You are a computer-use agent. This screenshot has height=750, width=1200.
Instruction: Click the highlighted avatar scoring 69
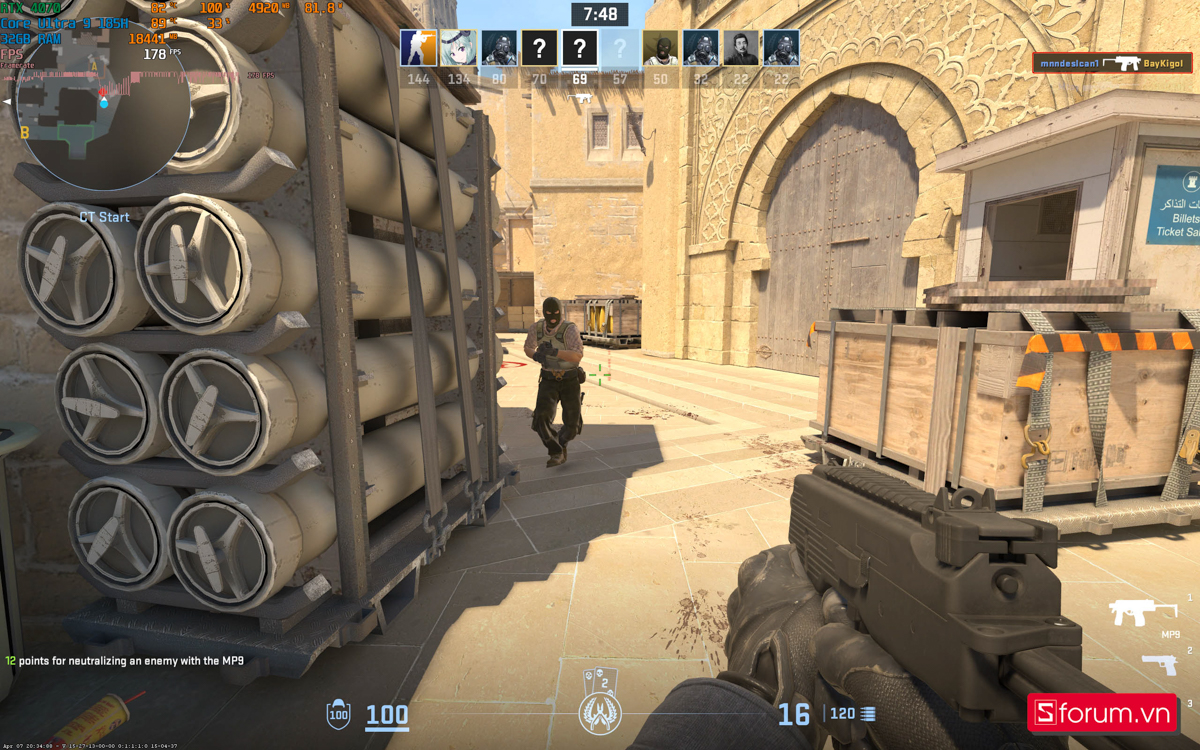579,47
